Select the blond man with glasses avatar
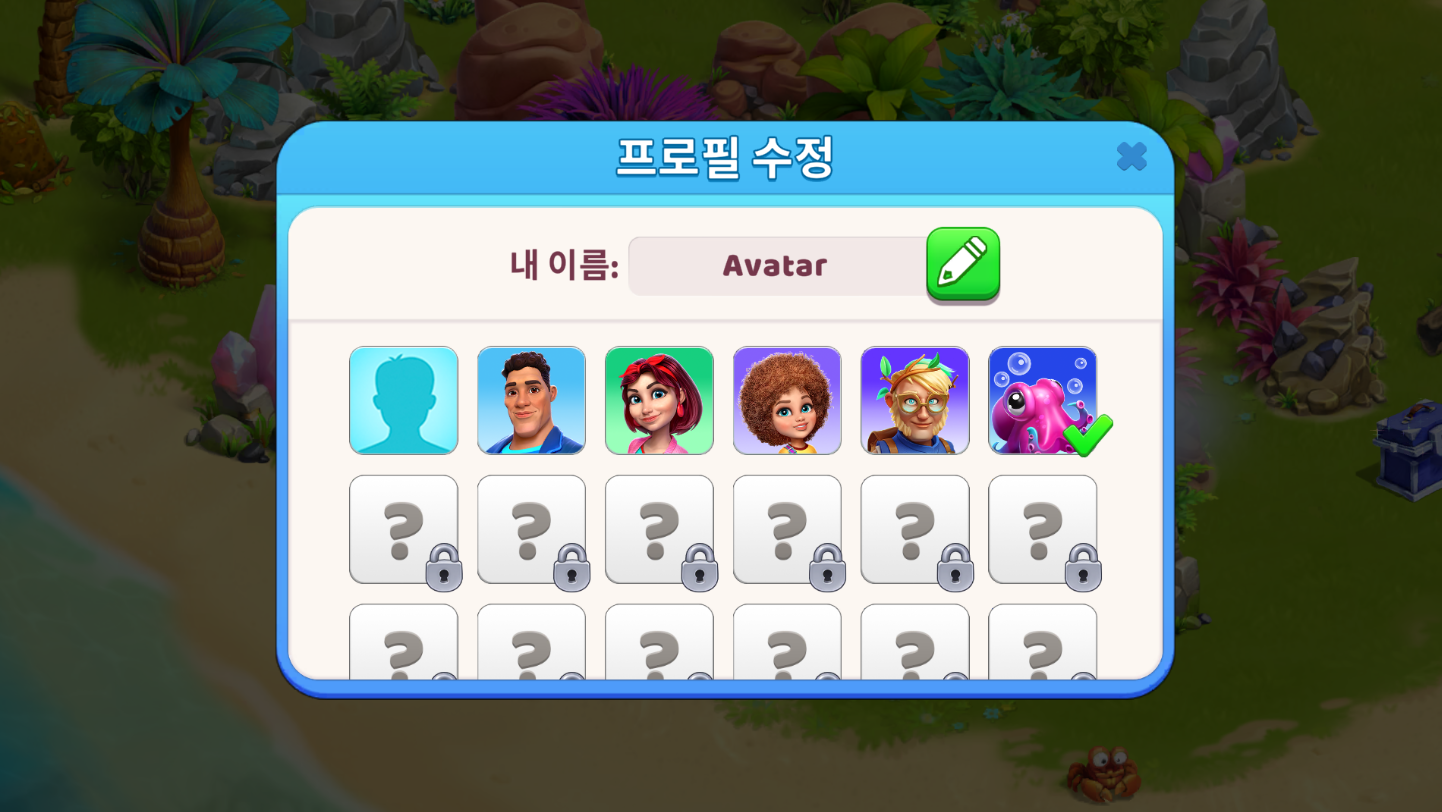This screenshot has width=1442, height=812. click(x=915, y=400)
